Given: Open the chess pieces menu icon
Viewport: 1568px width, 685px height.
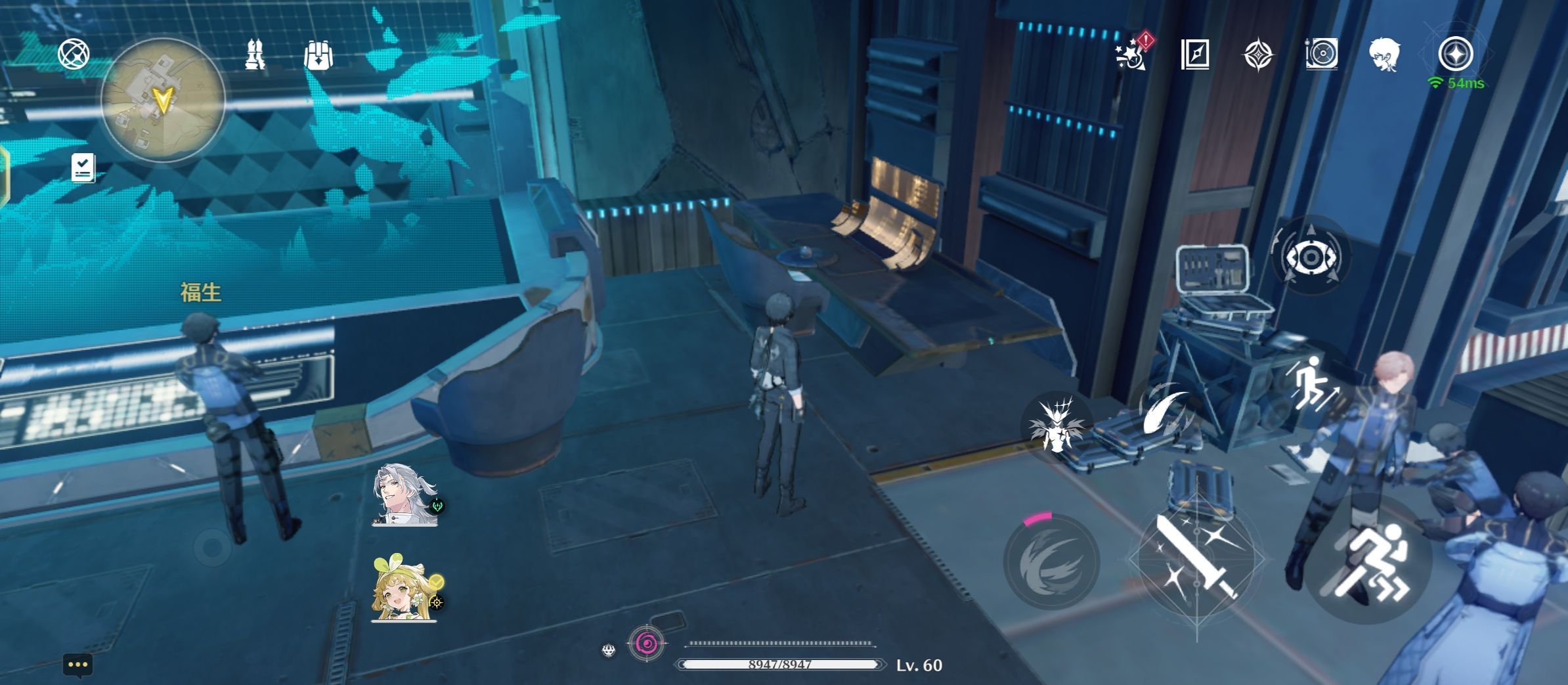Looking at the screenshot, I should 255,55.
